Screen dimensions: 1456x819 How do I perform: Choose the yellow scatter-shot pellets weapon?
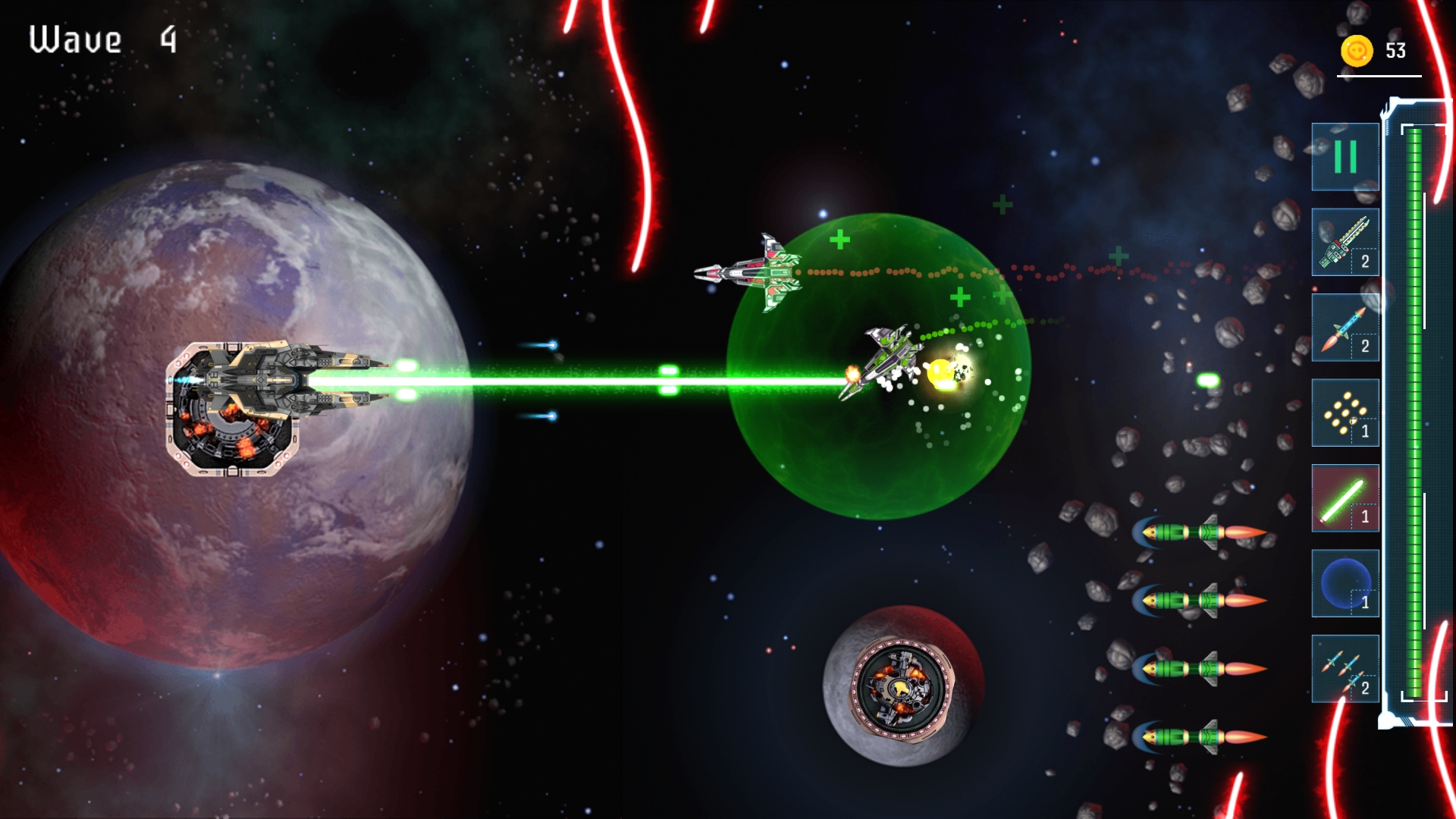[1345, 413]
